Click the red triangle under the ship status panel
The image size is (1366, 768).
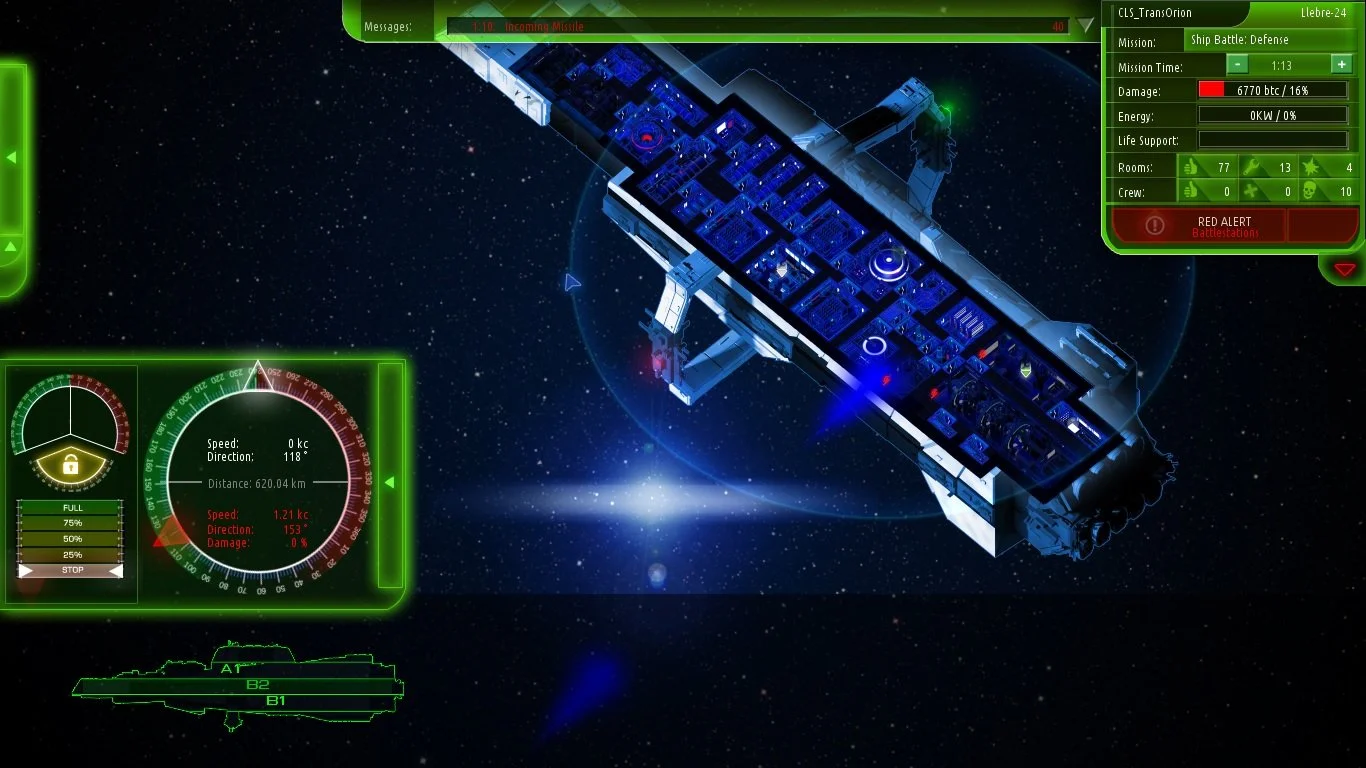pyautogui.click(x=1344, y=269)
